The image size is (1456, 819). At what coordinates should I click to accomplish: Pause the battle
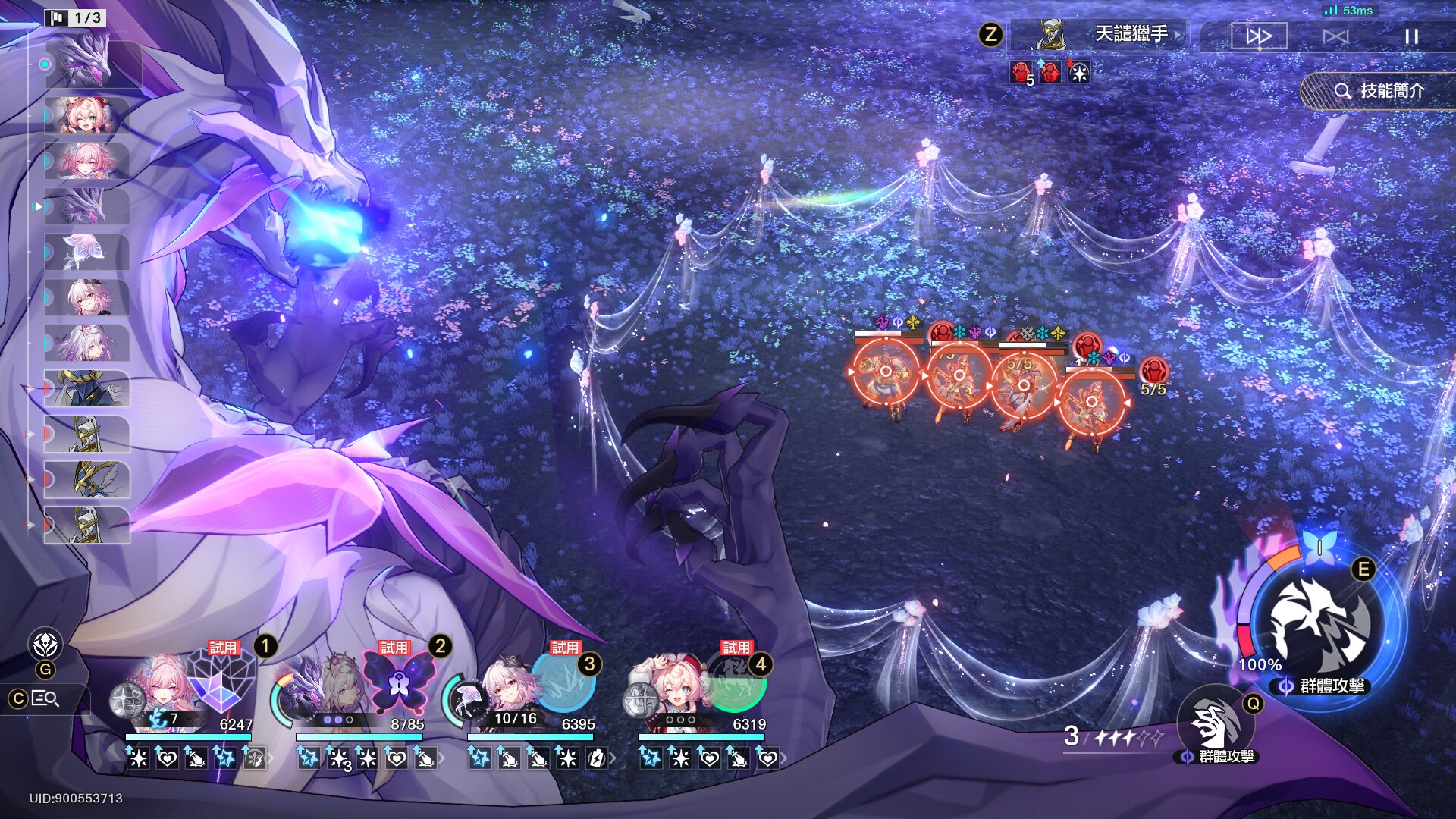click(x=1410, y=36)
